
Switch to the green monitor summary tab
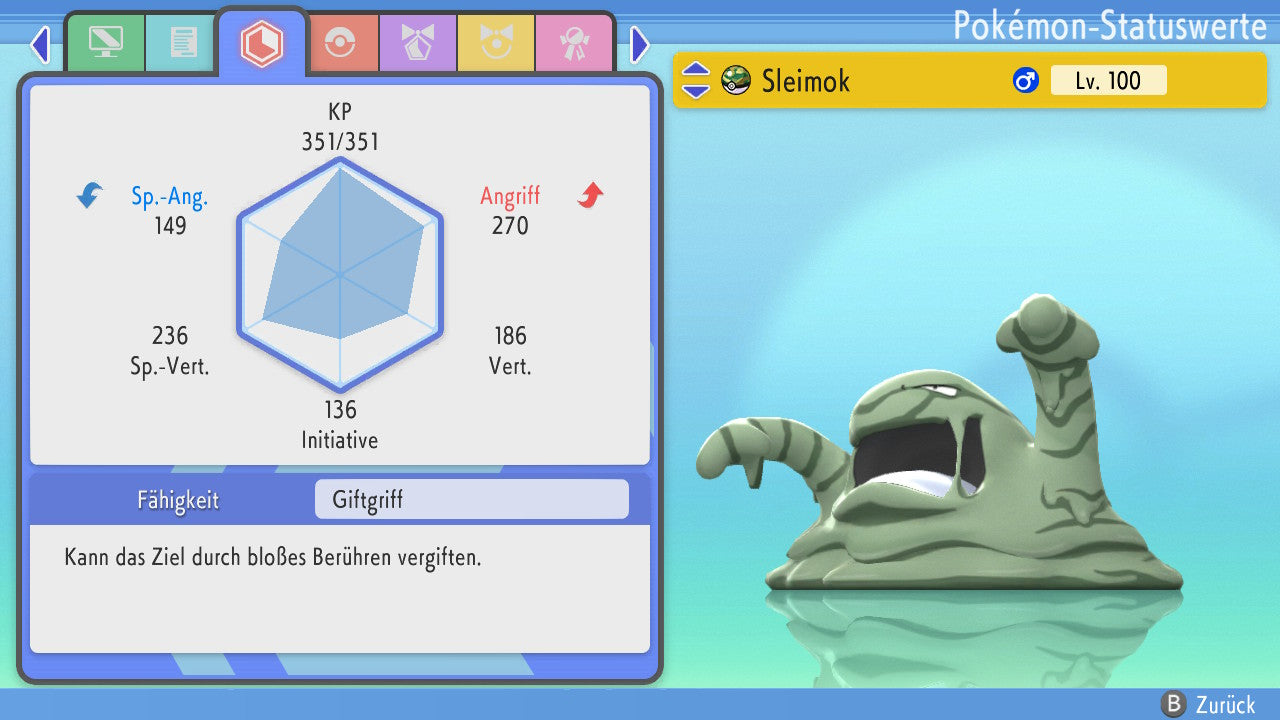105,43
